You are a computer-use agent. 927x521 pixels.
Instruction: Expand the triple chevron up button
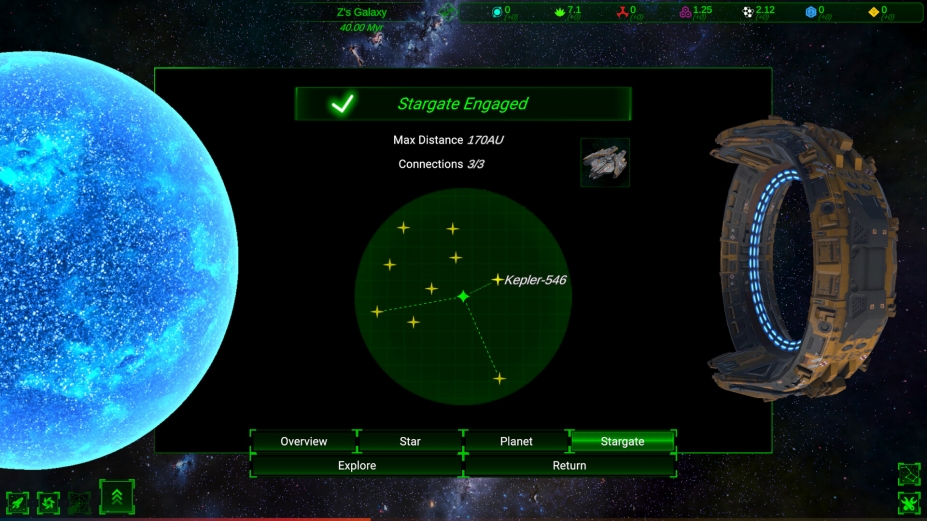click(x=117, y=496)
